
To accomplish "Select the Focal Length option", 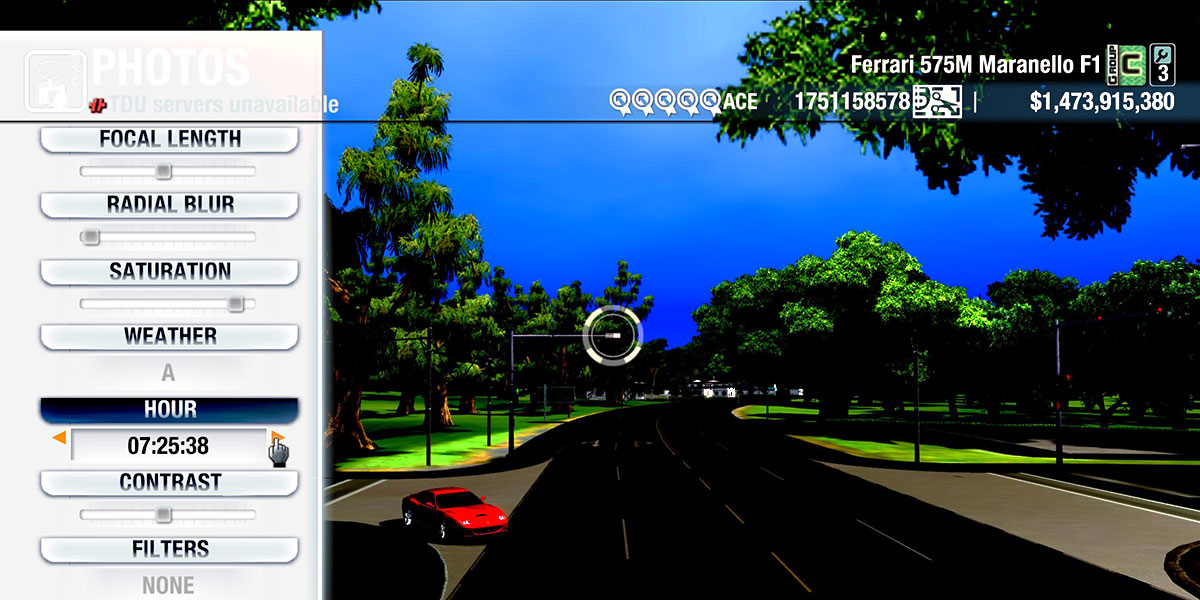I will click(x=169, y=139).
